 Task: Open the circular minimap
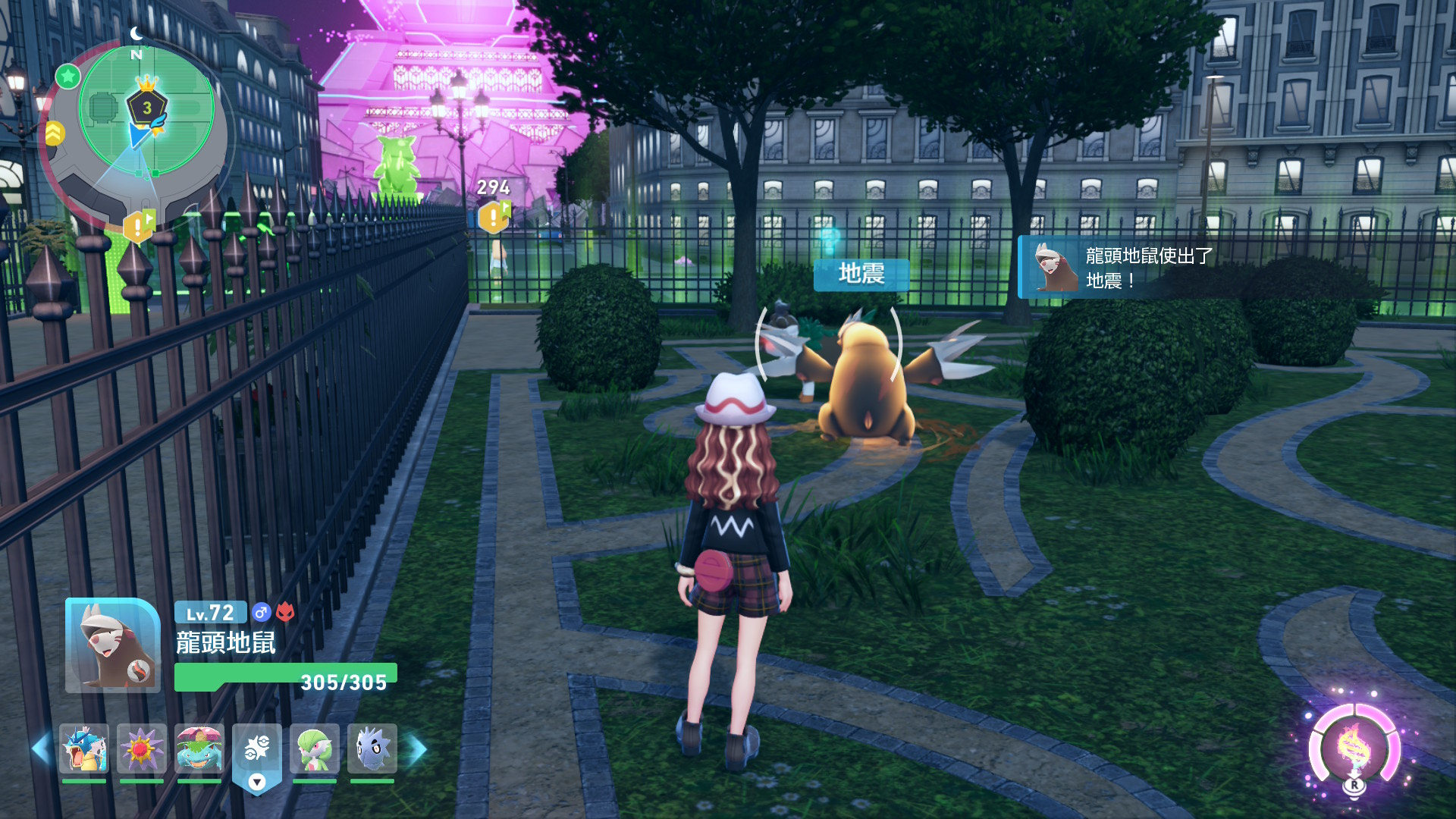146,129
